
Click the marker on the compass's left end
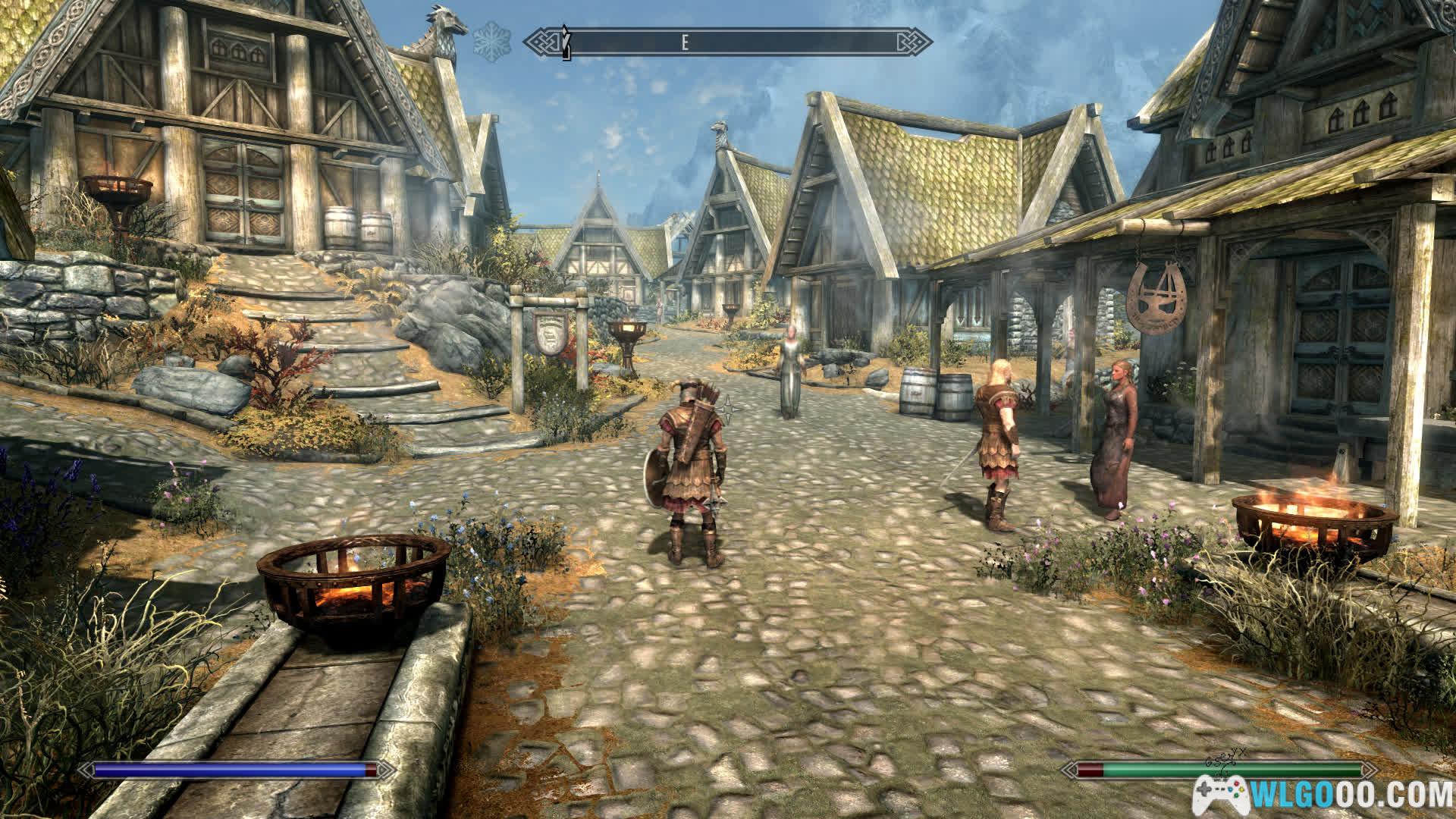[x=565, y=43]
